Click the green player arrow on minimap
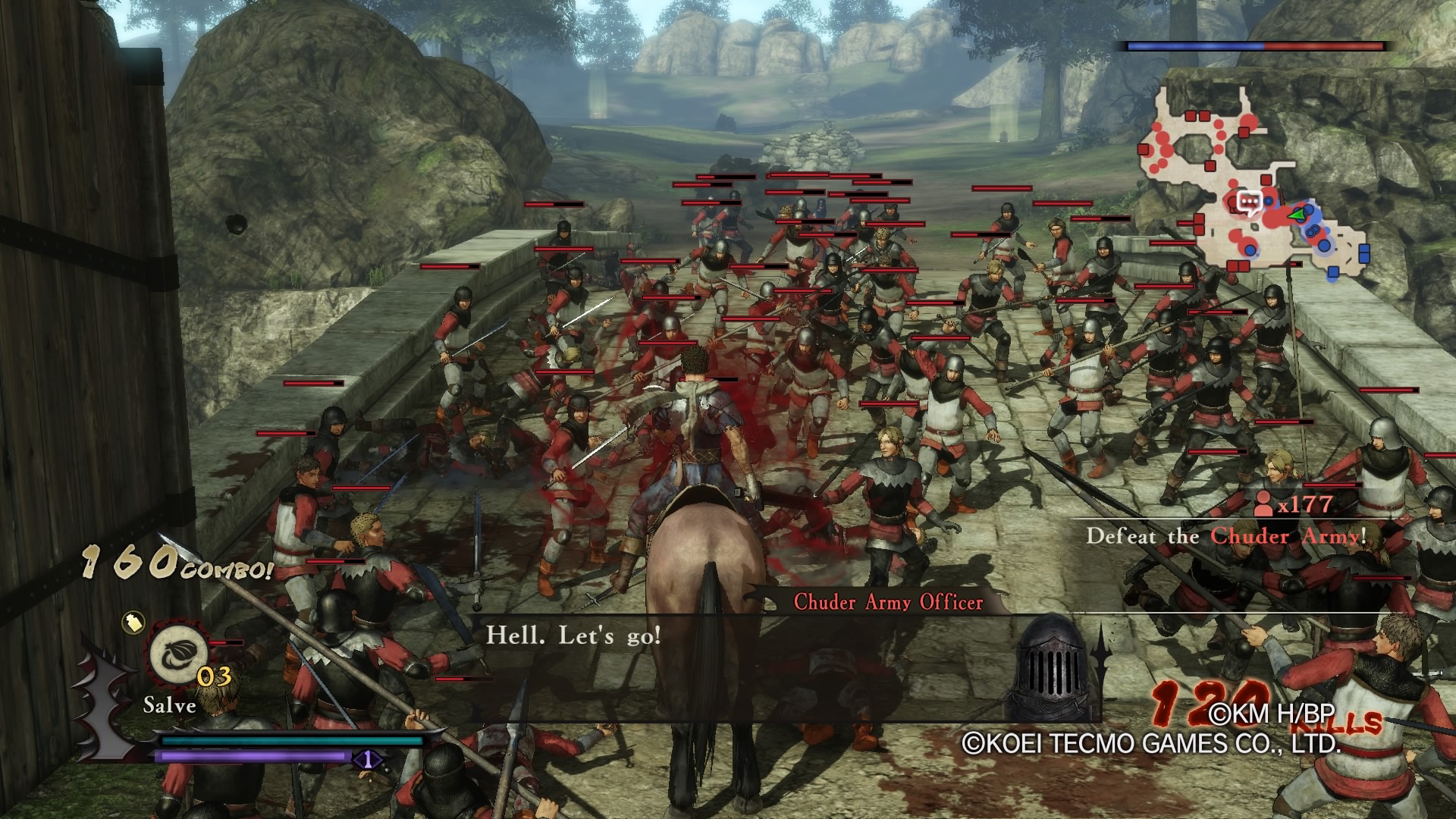This screenshot has height=819, width=1456. click(1301, 215)
